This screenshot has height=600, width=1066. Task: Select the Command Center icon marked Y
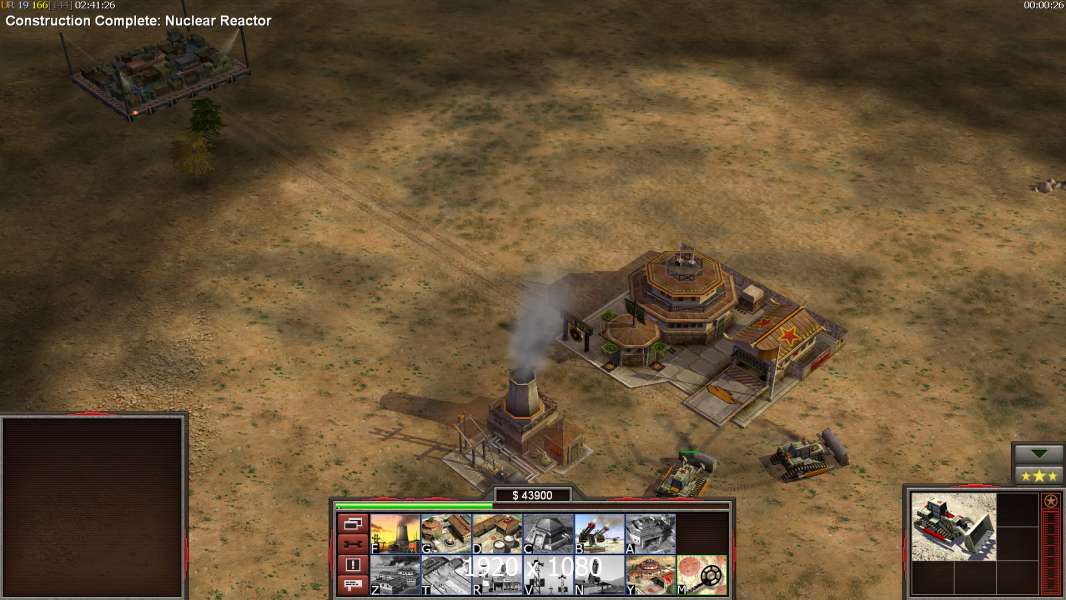click(x=650, y=575)
